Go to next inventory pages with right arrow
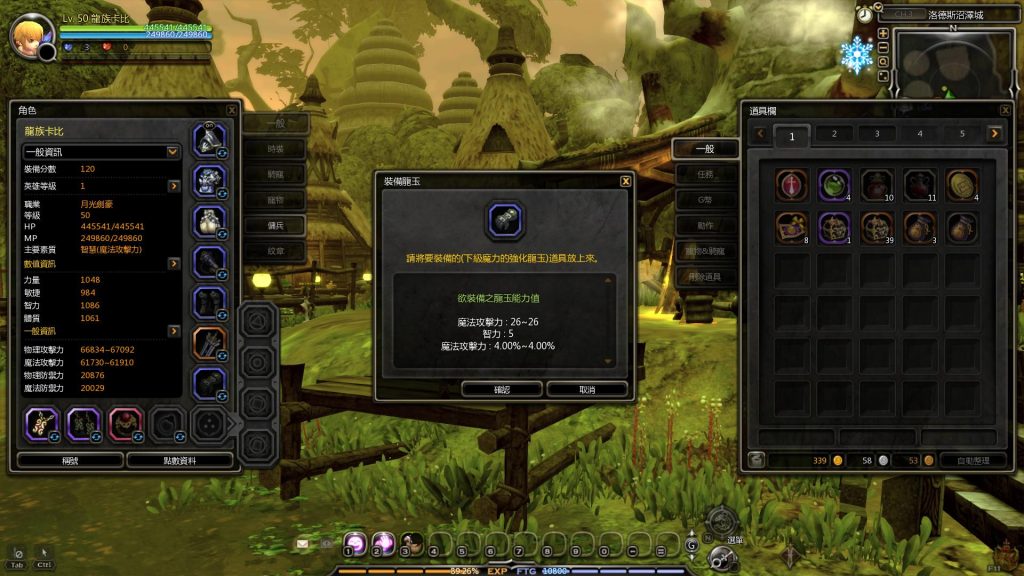1024x576 pixels. pos(994,133)
